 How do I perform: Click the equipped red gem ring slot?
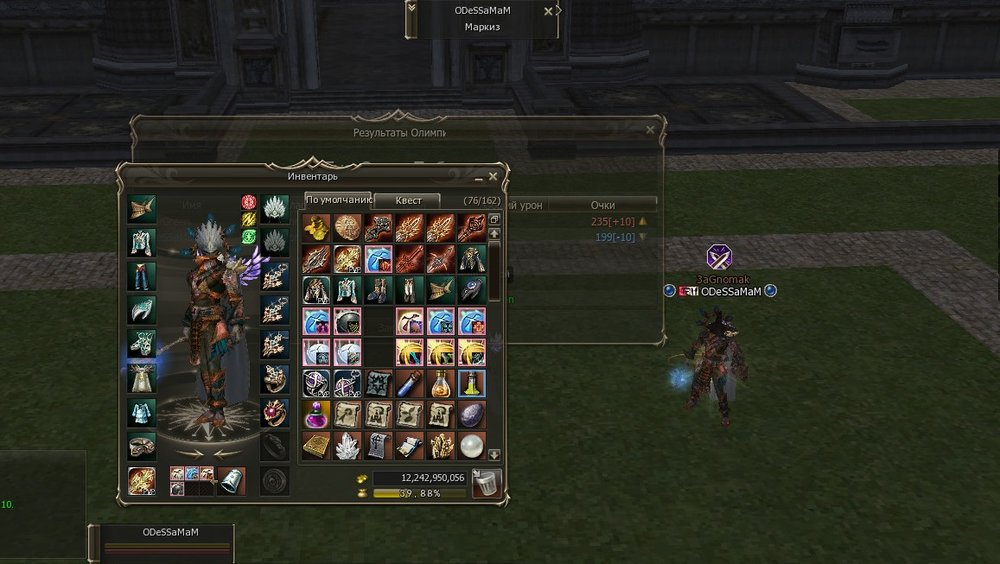pyautogui.click(x=275, y=412)
